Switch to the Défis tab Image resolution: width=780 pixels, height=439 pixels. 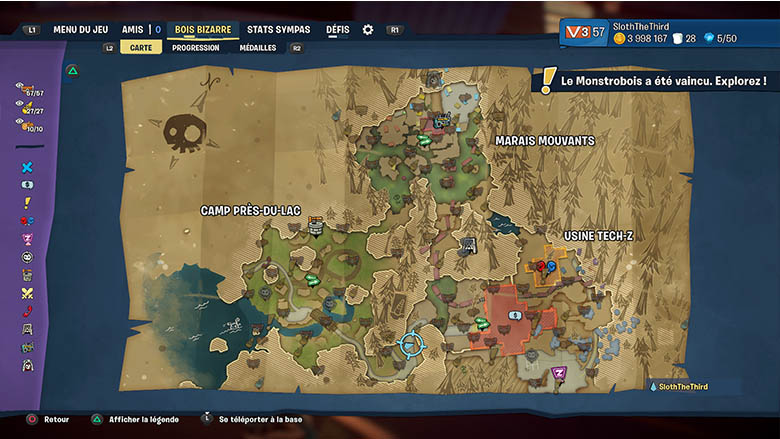[338, 30]
